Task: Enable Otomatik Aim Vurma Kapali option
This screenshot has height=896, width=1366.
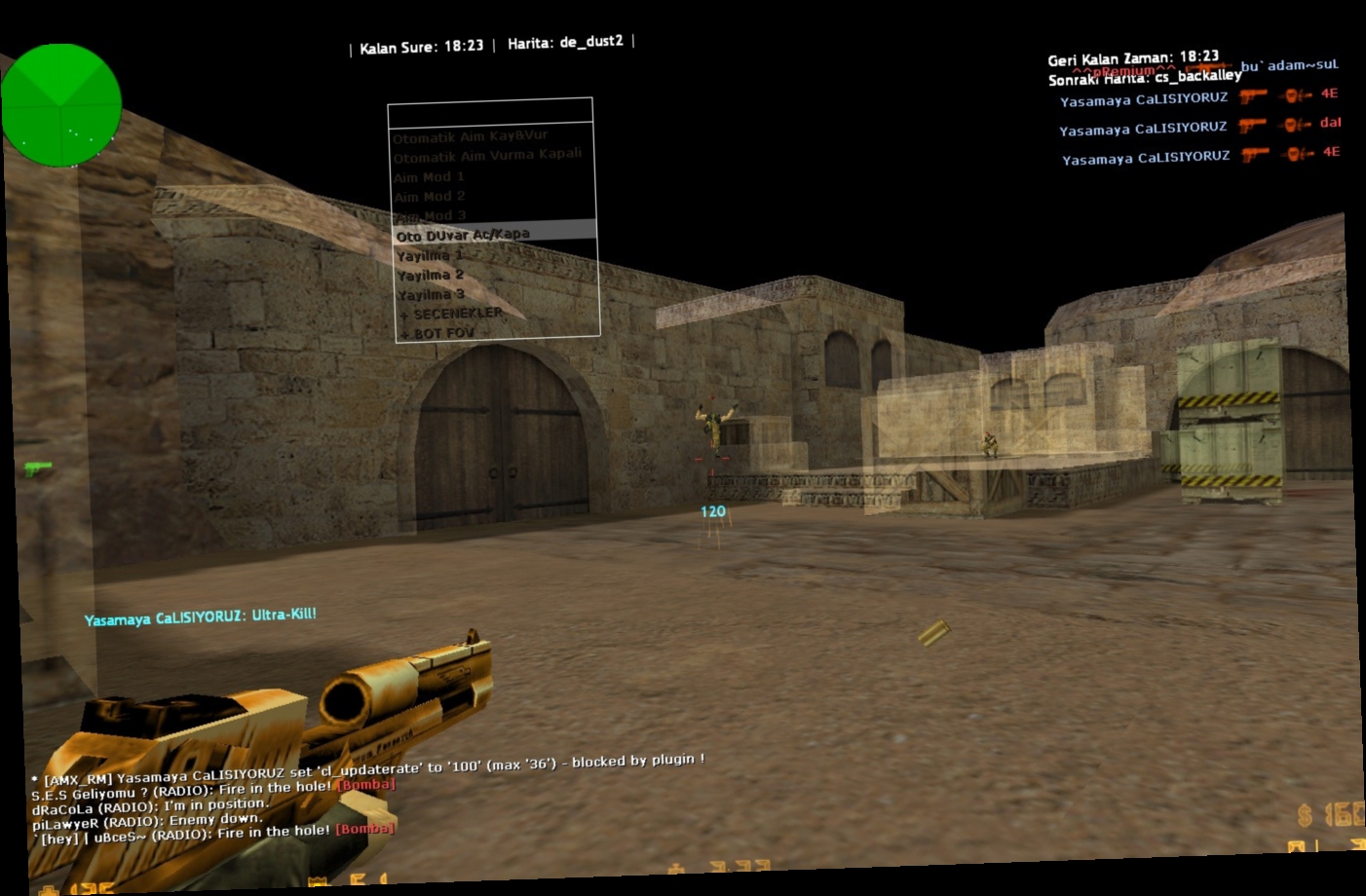Action: (x=488, y=154)
